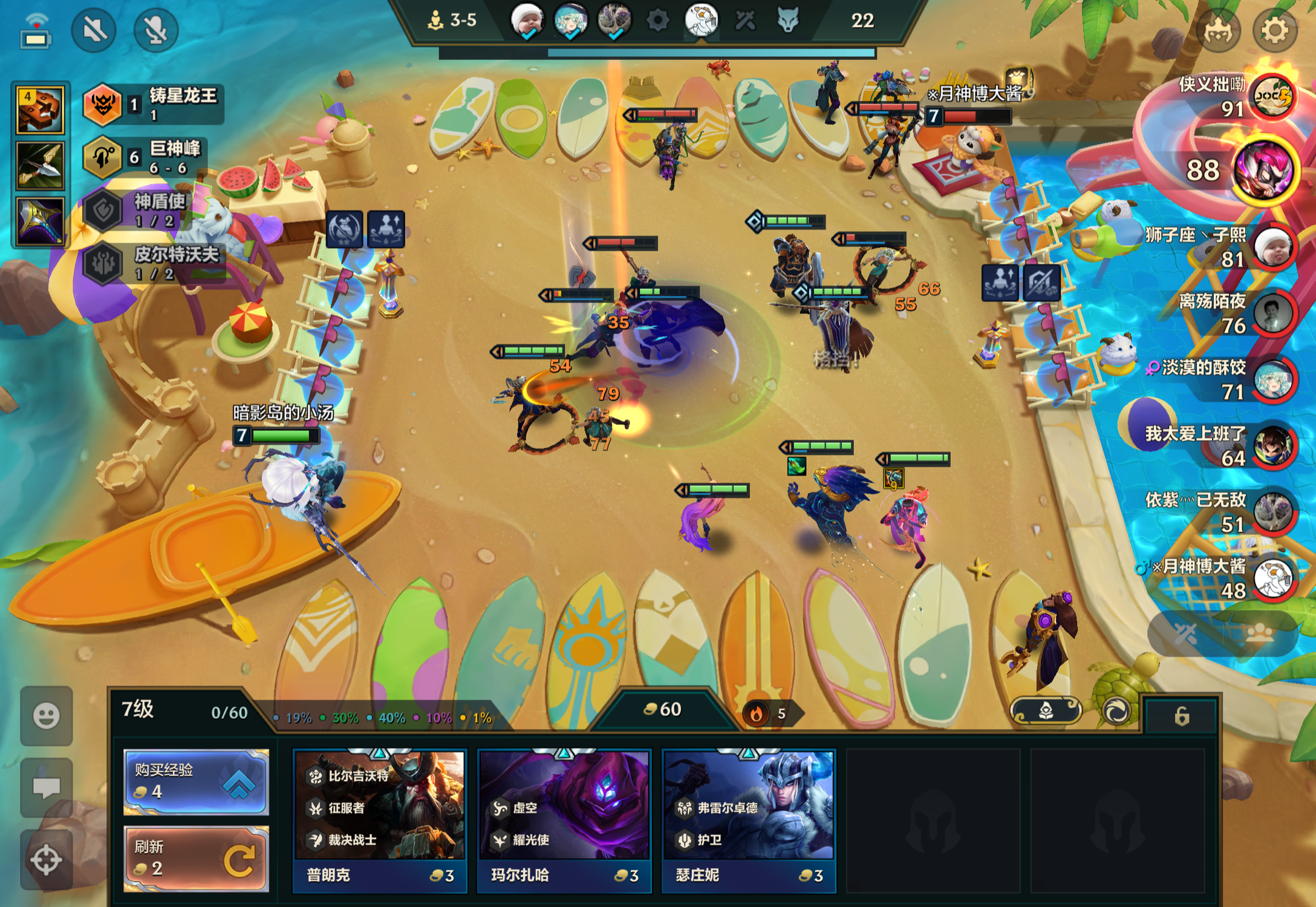This screenshot has height=907, width=1316.
Task: Toggle the muted speaker button
Action: click(x=94, y=30)
